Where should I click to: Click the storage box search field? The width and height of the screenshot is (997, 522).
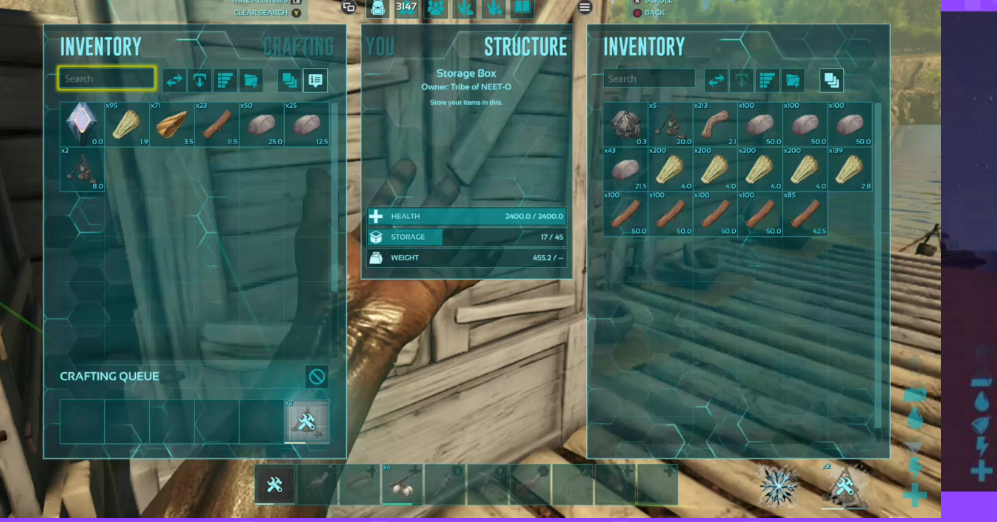(x=649, y=79)
